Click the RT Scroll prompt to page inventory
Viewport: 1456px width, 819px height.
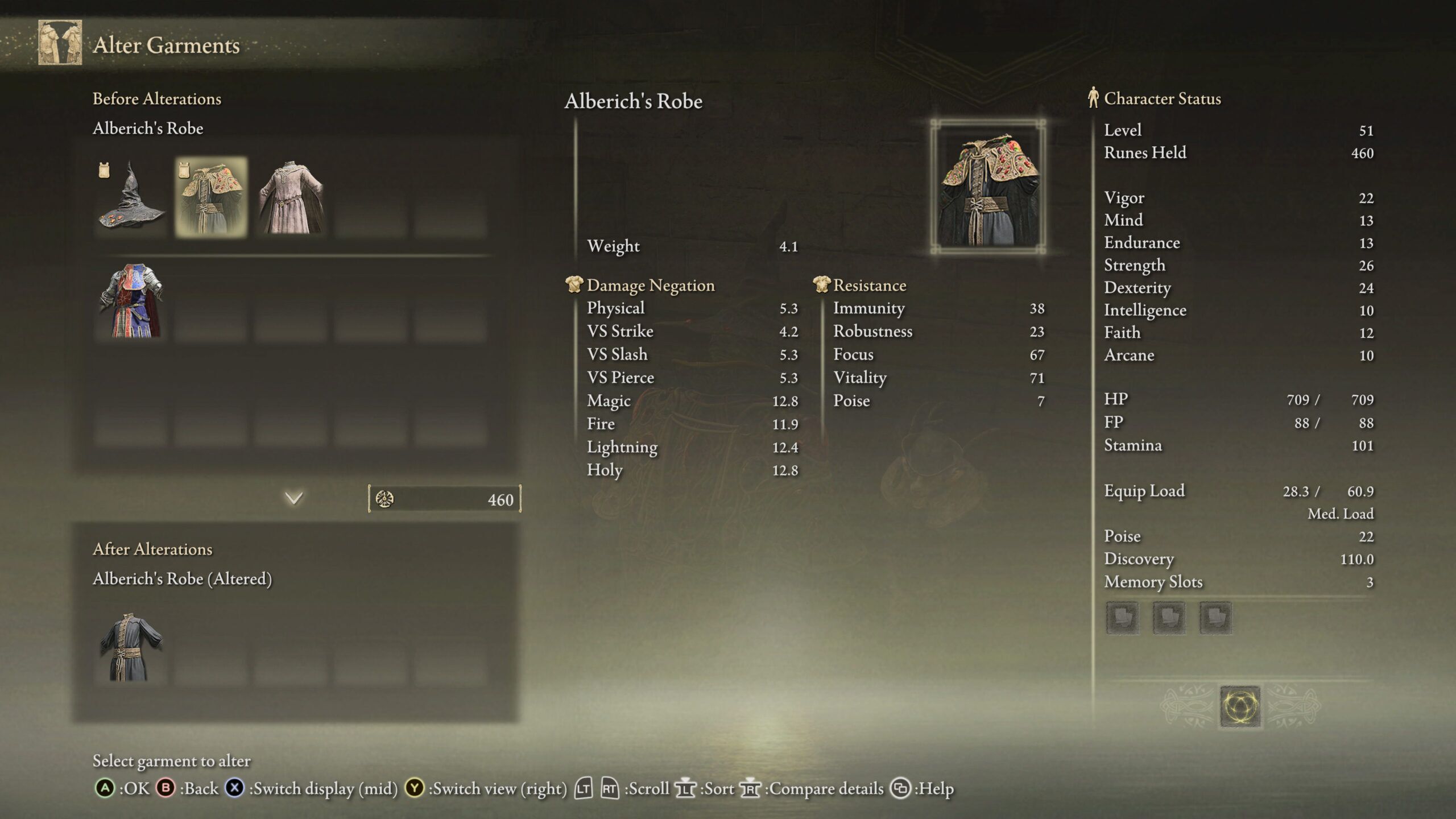point(610,789)
